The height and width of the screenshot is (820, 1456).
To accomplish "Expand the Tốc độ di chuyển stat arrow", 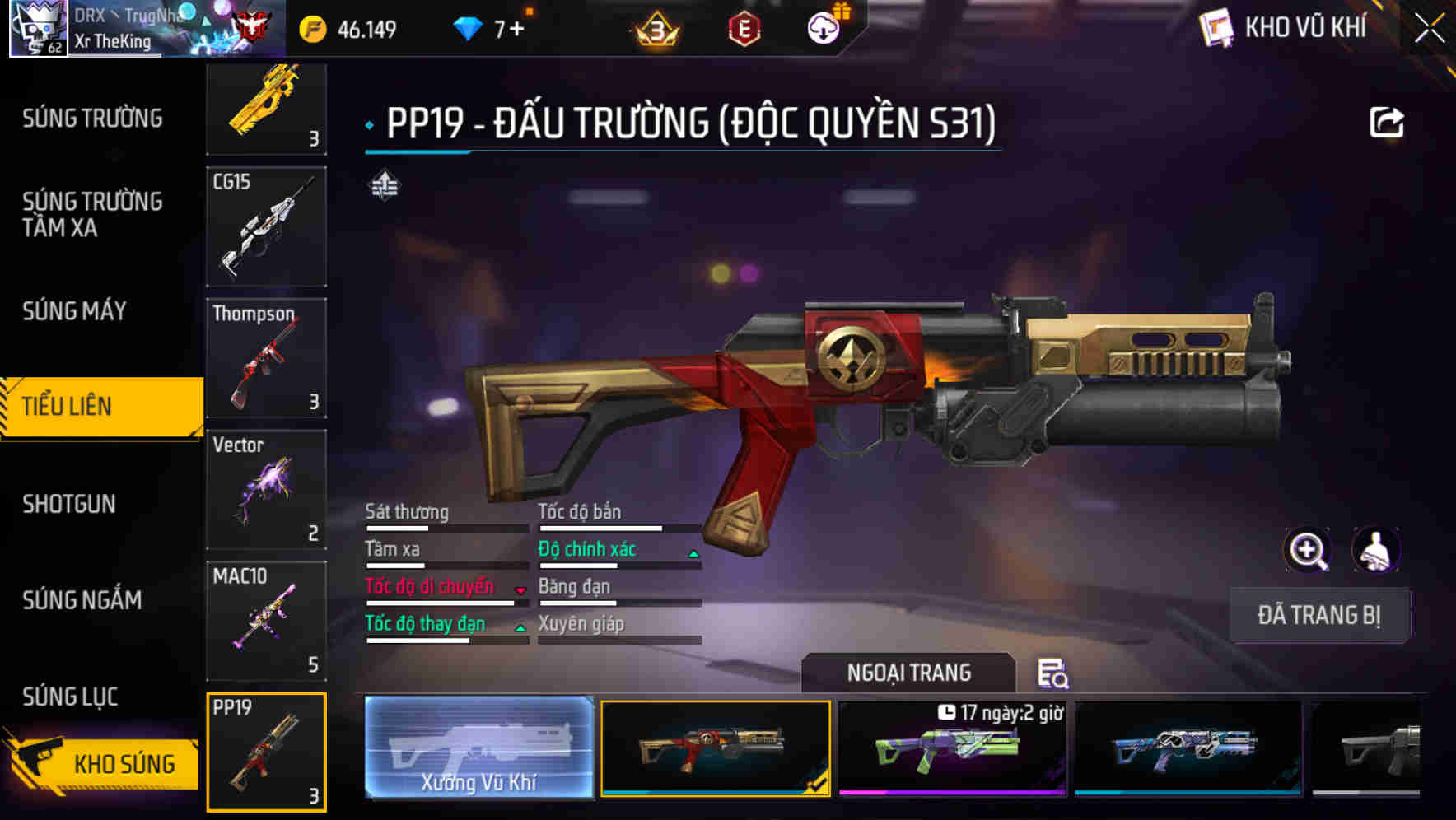I will [520, 590].
